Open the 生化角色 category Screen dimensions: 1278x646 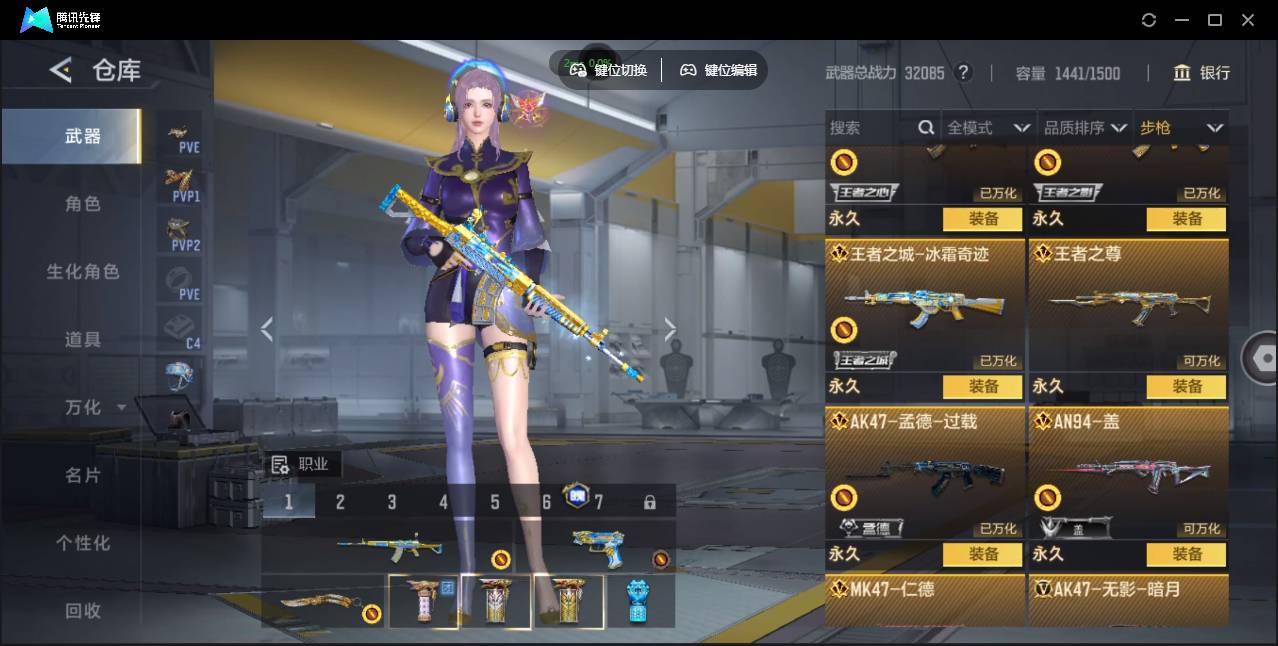83,272
